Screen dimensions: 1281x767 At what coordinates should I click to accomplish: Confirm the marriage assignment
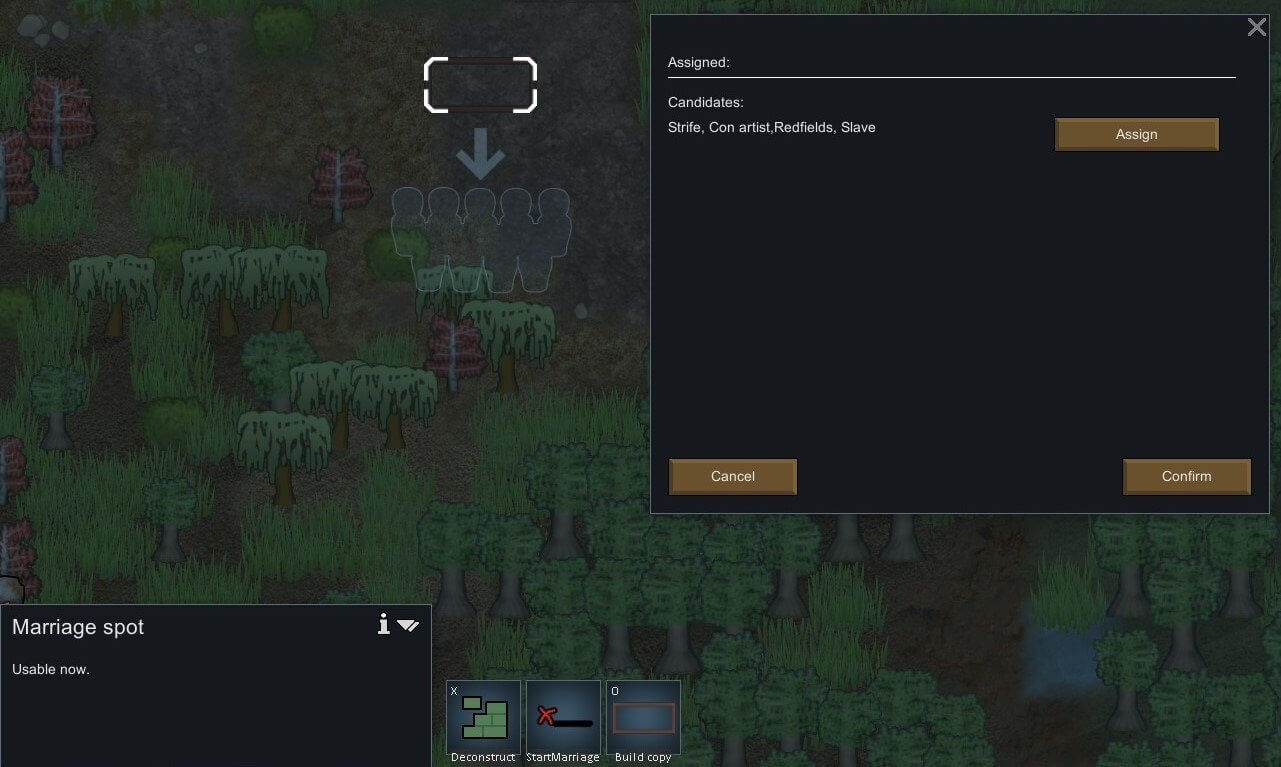click(x=1186, y=476)
